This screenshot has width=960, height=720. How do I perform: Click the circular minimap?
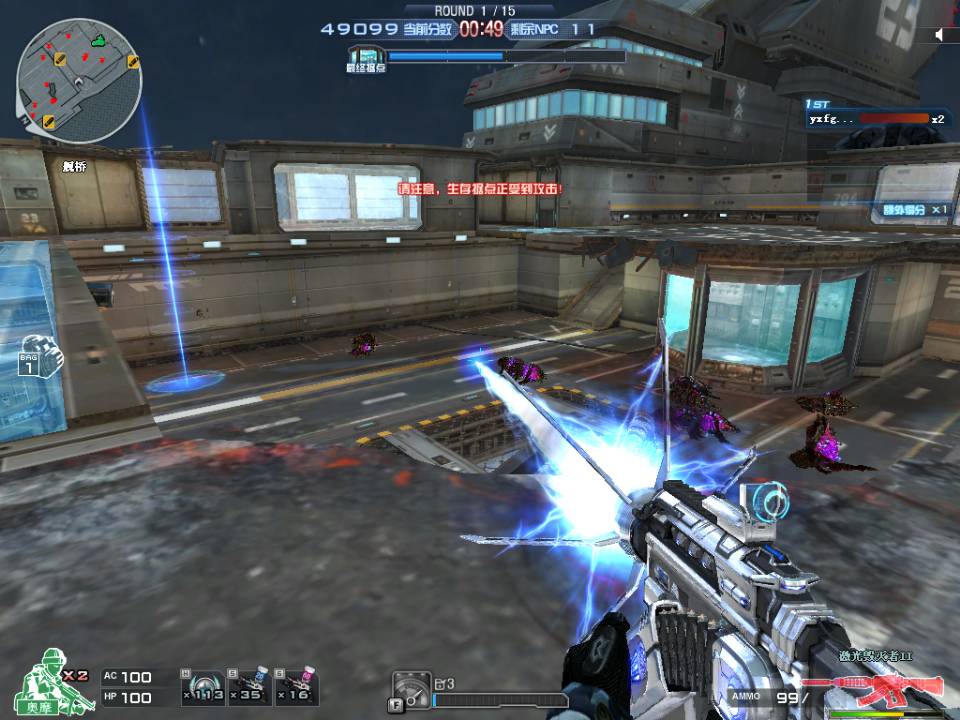click(x=78, y=79)
